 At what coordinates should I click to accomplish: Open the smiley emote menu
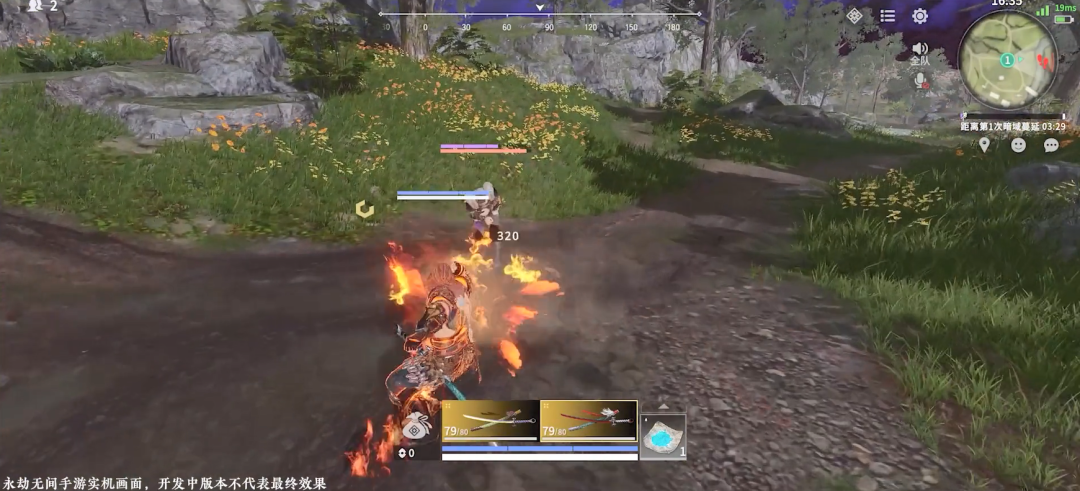click(1018, 145)
